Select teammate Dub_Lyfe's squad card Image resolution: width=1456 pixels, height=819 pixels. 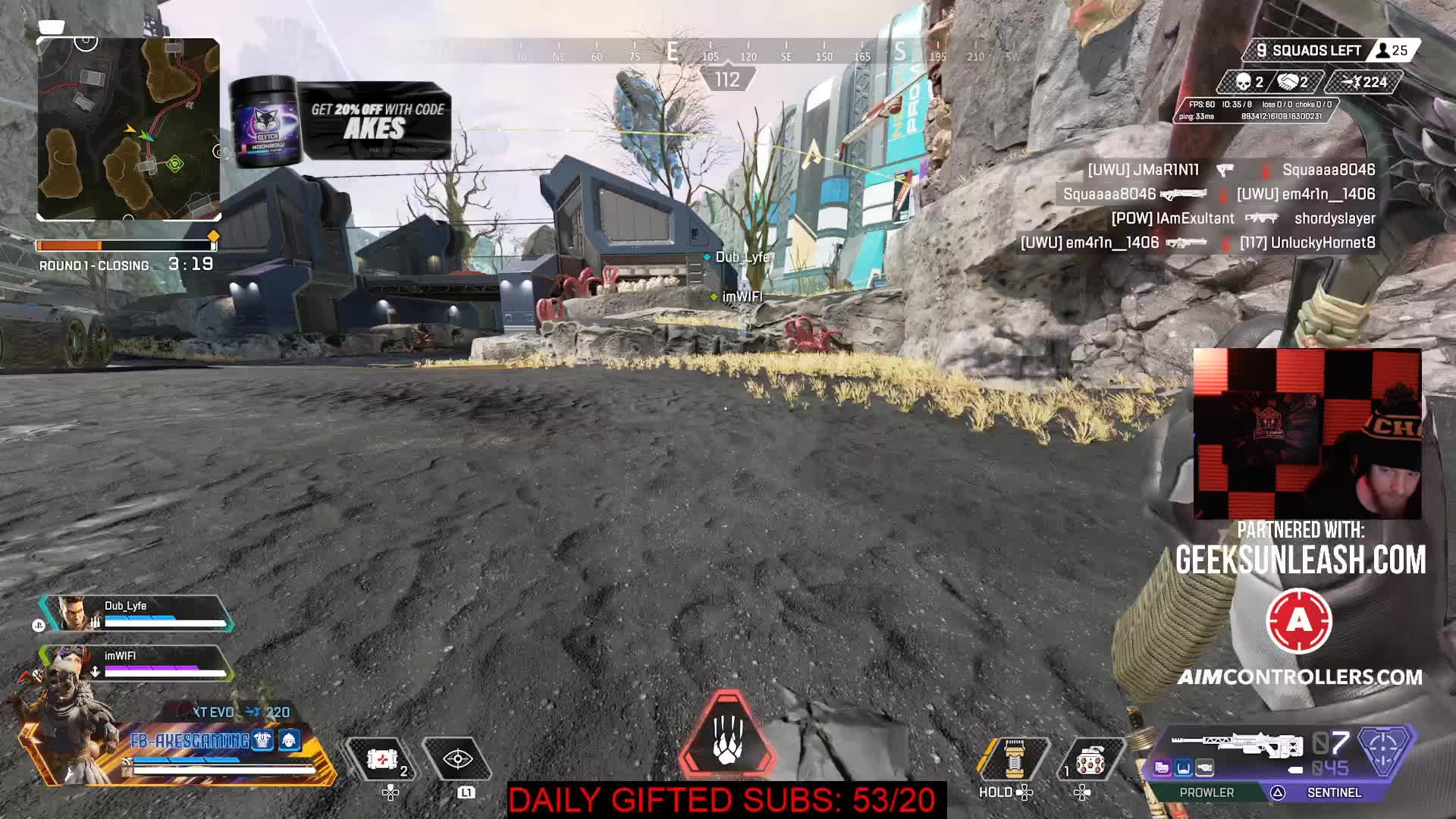[x=136, y=613]
